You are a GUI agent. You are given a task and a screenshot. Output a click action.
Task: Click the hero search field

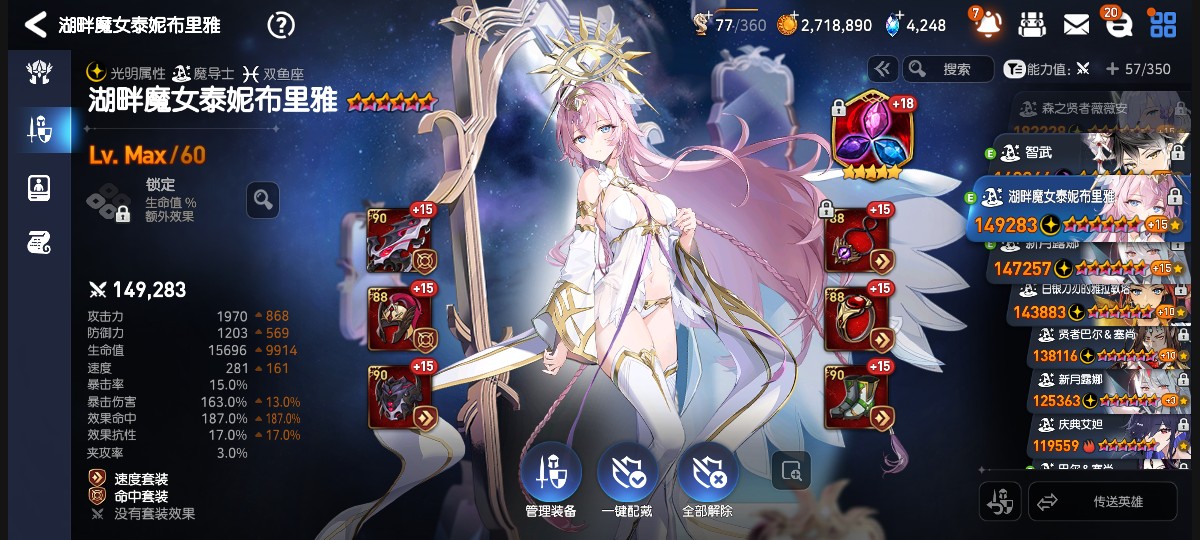tap(948, 69)
